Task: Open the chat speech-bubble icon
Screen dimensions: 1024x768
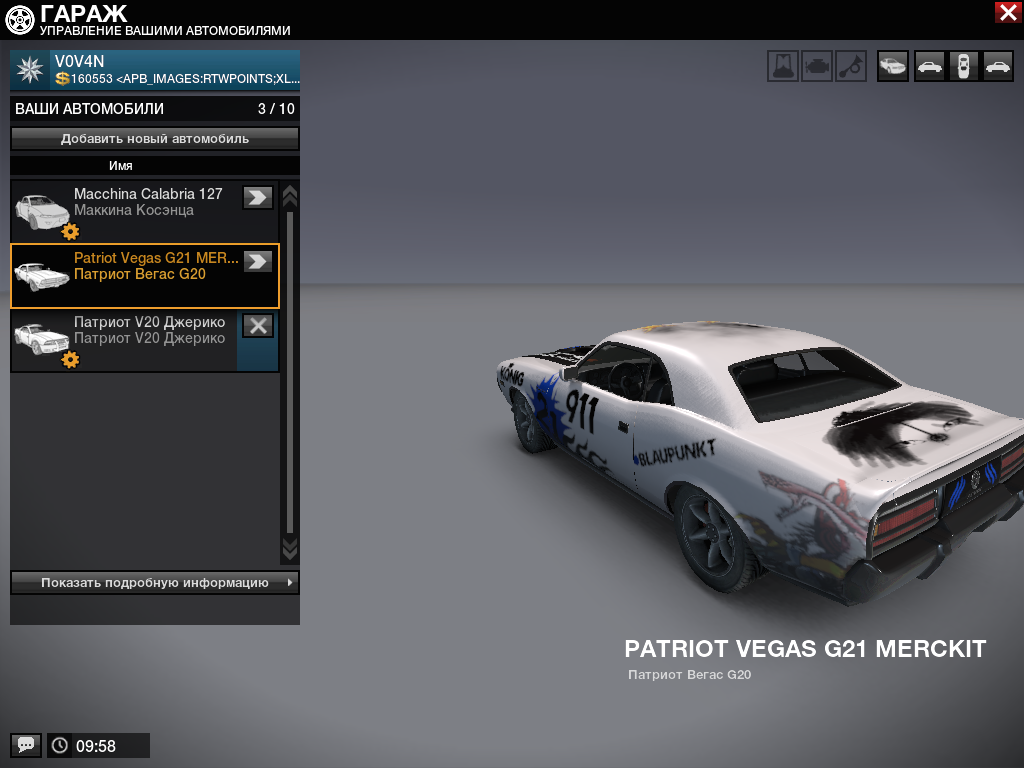Action: (26, 745)
